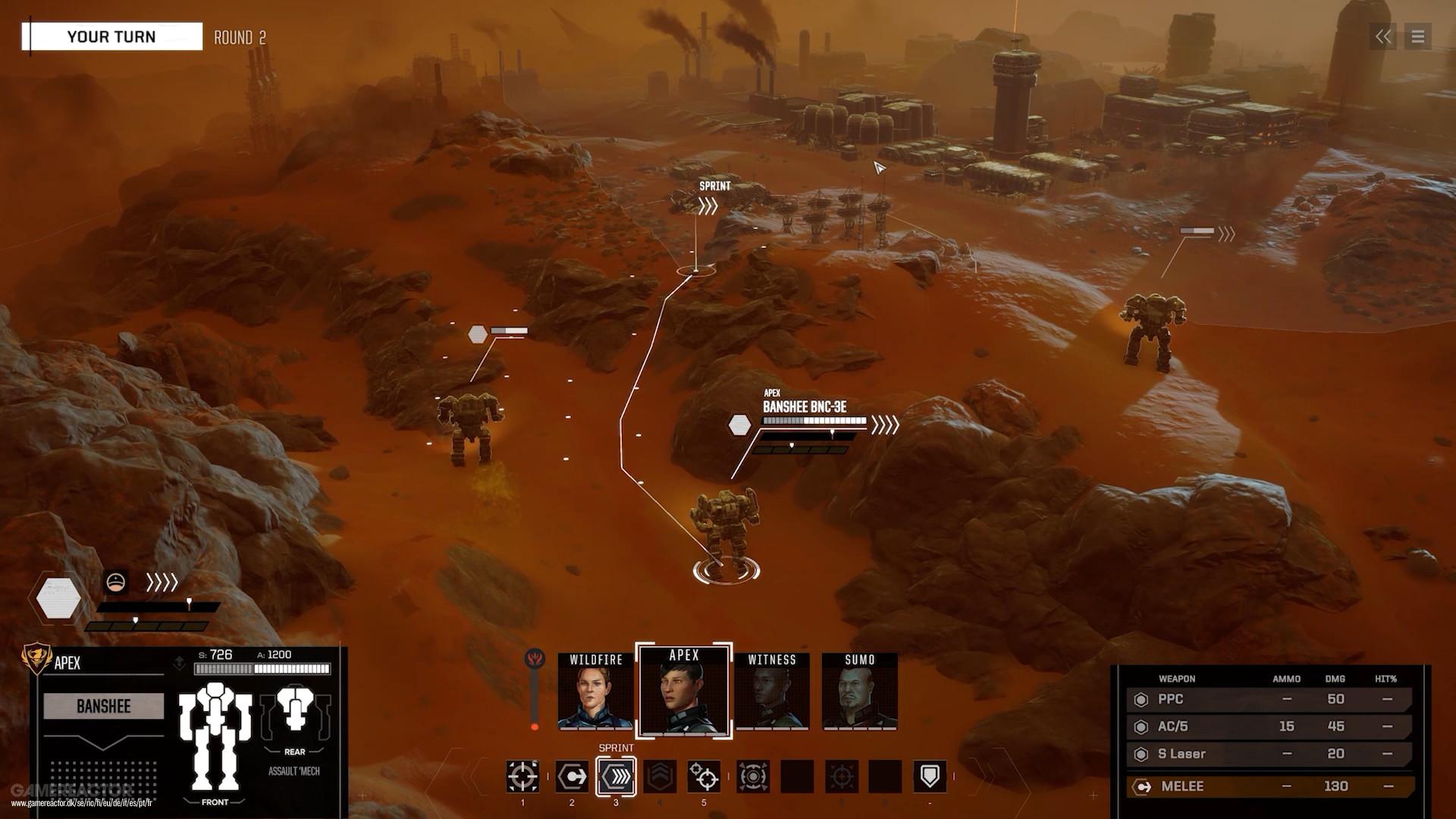Select the Jump action icon
Screen dimensions: 1456x819
[661, 777]
